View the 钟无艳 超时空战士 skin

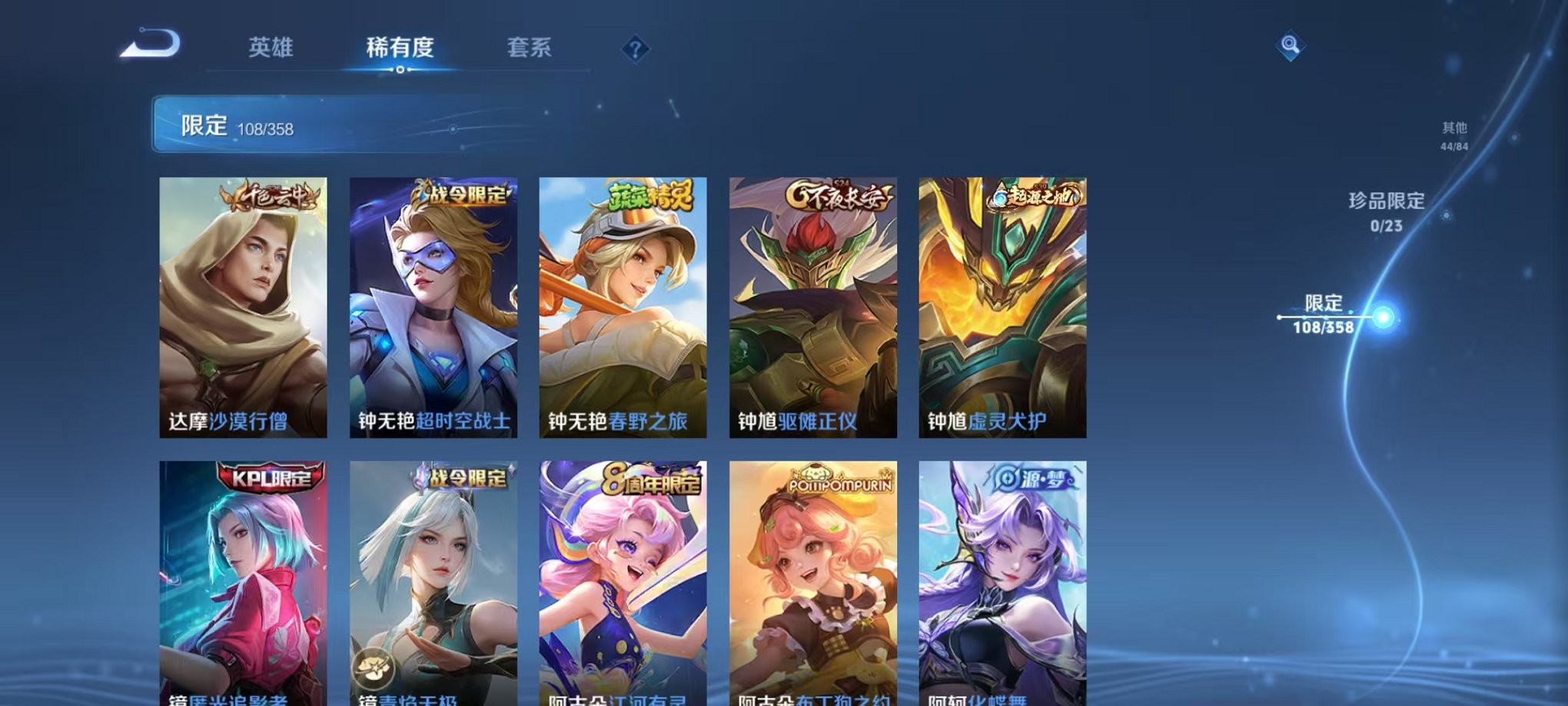point(435,308)
